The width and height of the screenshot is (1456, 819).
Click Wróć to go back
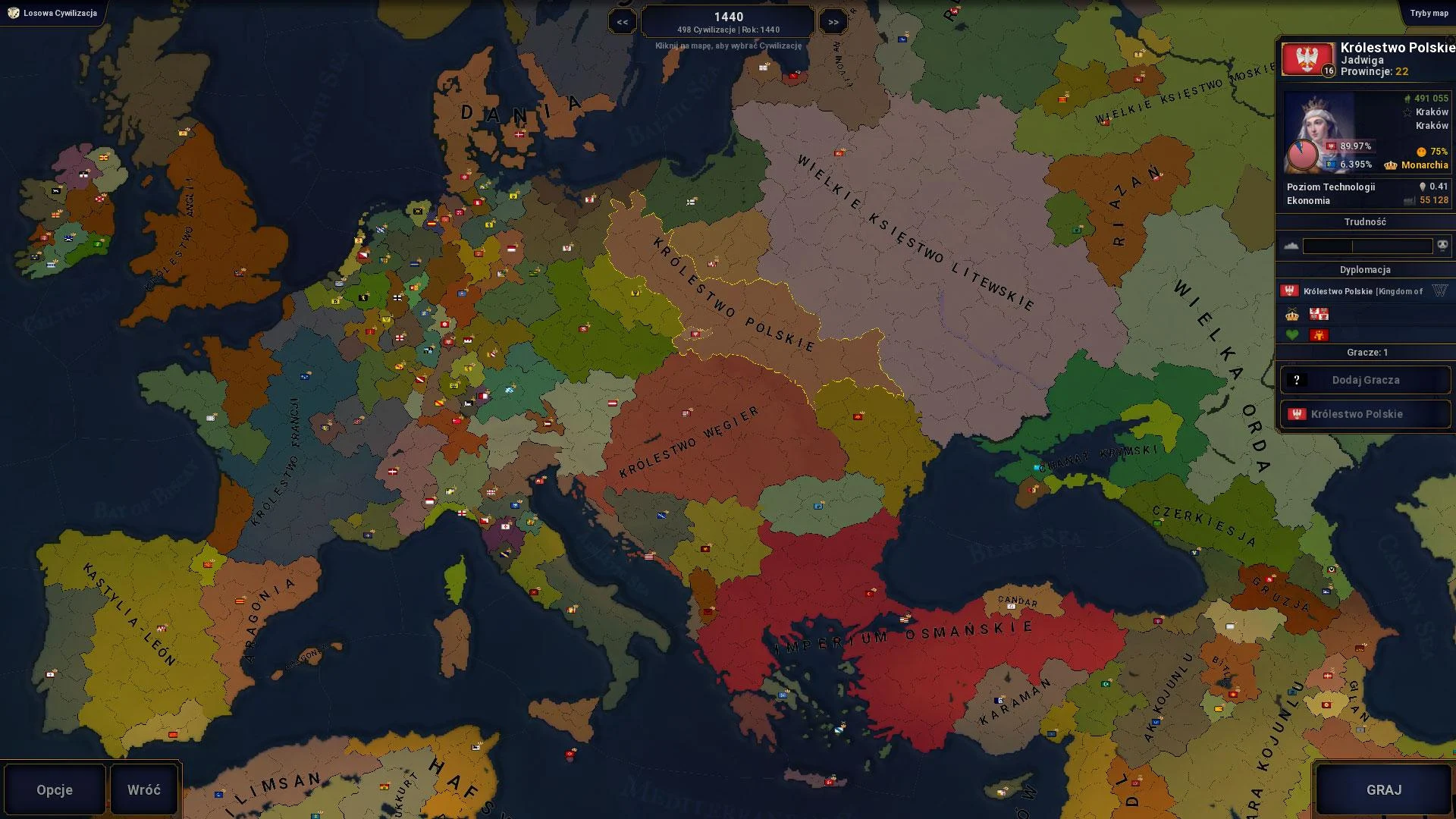tap(144, 789)
